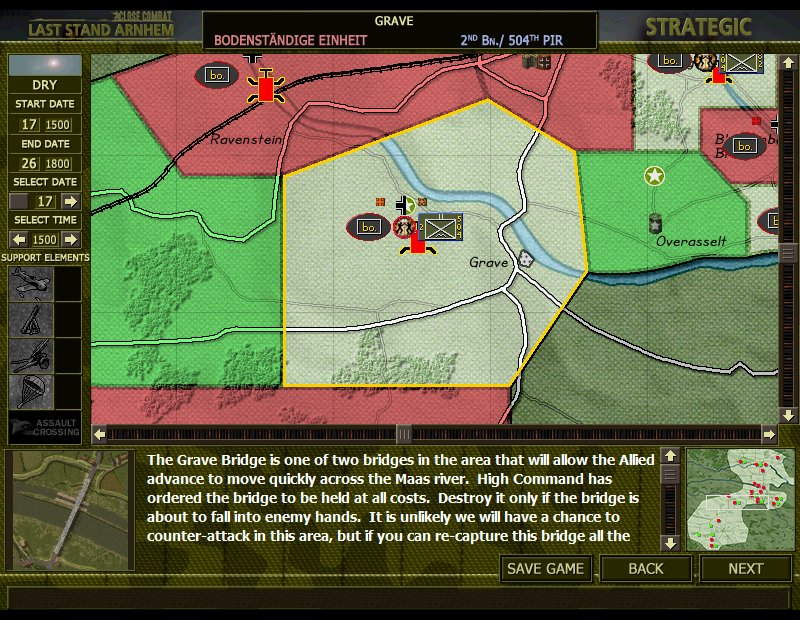The image size is (800, 620).
Task: Click the map's horizontal scroll left arrow
Action: pyautogui.click(x=98, y=434)
